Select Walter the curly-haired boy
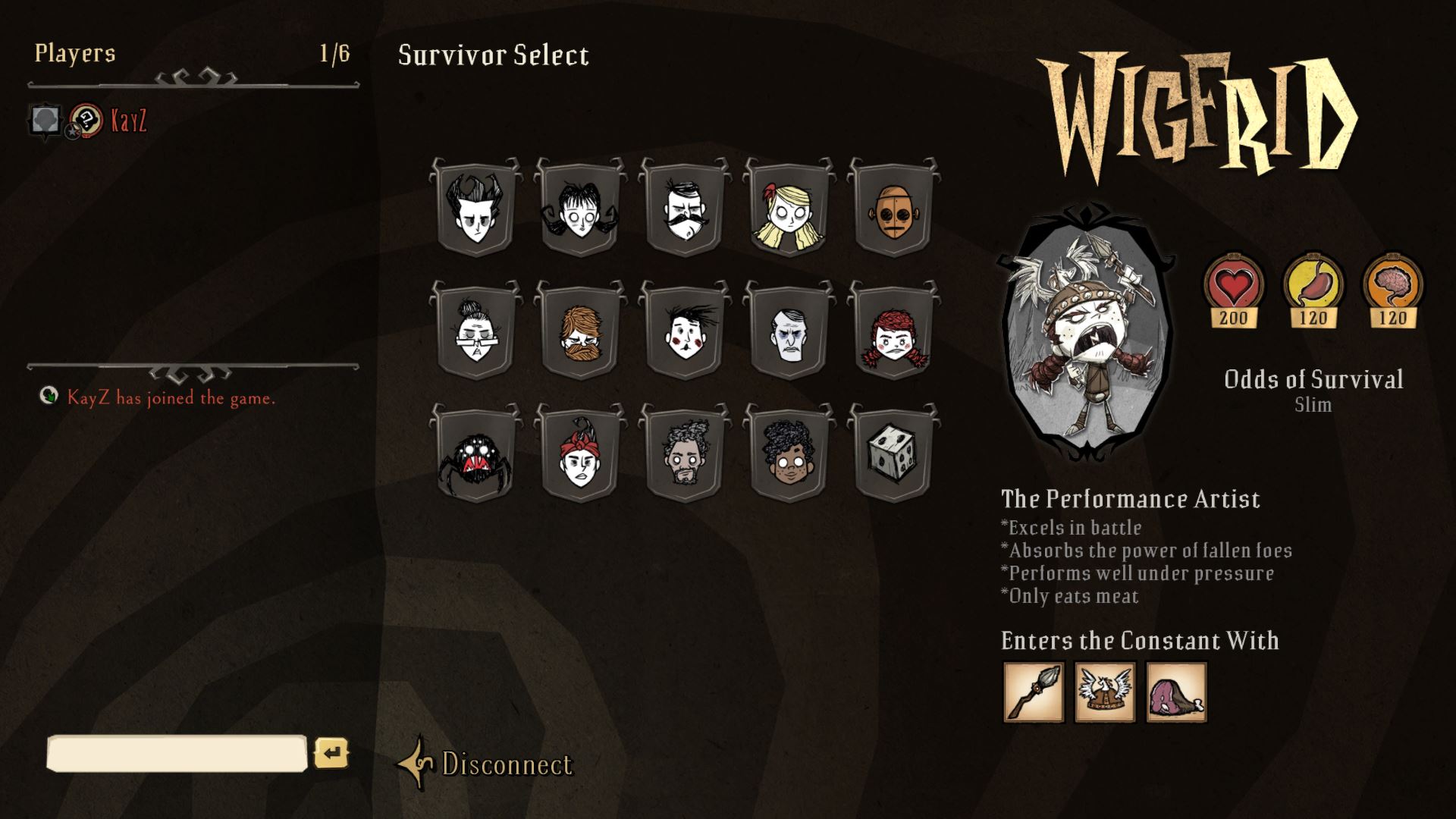Screen dimensions: 1456x819 click(789, 454)
